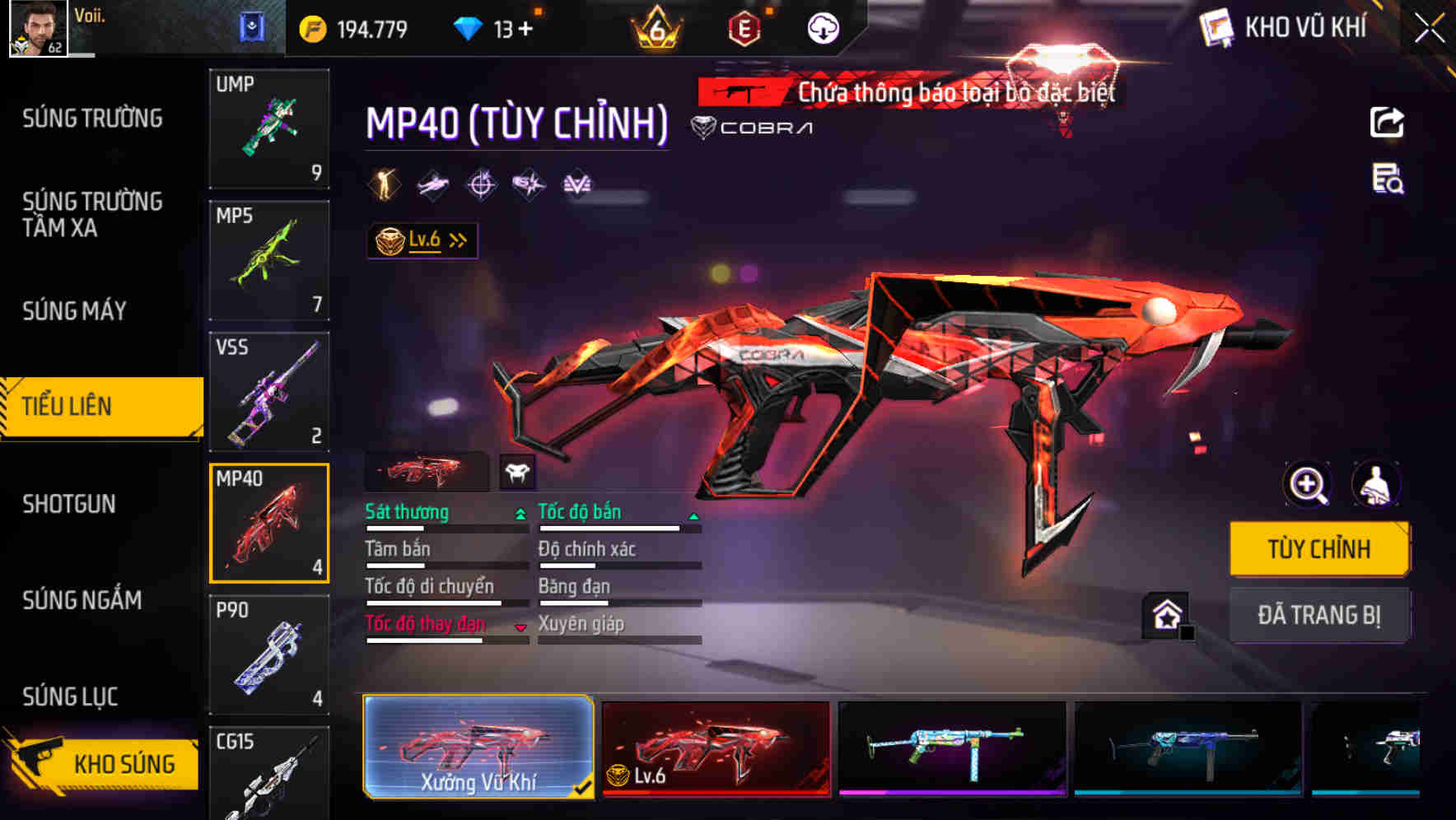Open the zoom magnifier on the weapon preview
The width and height of the screenshot is (1456, 820).
coord(1307,485)
